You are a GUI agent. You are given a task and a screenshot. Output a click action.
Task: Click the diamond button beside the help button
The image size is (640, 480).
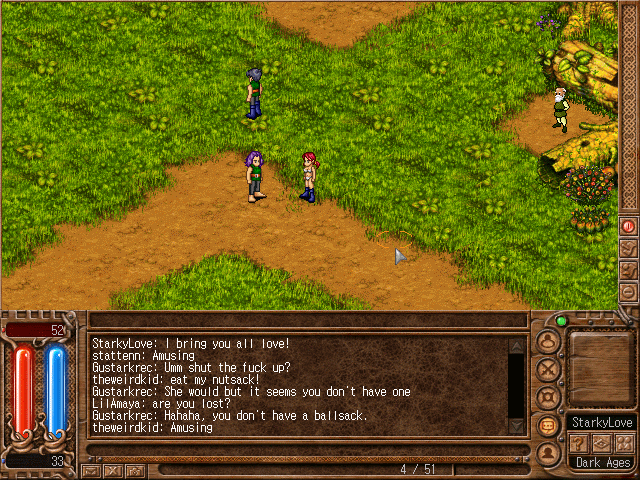pyautogui.click(x=602, y=442)
